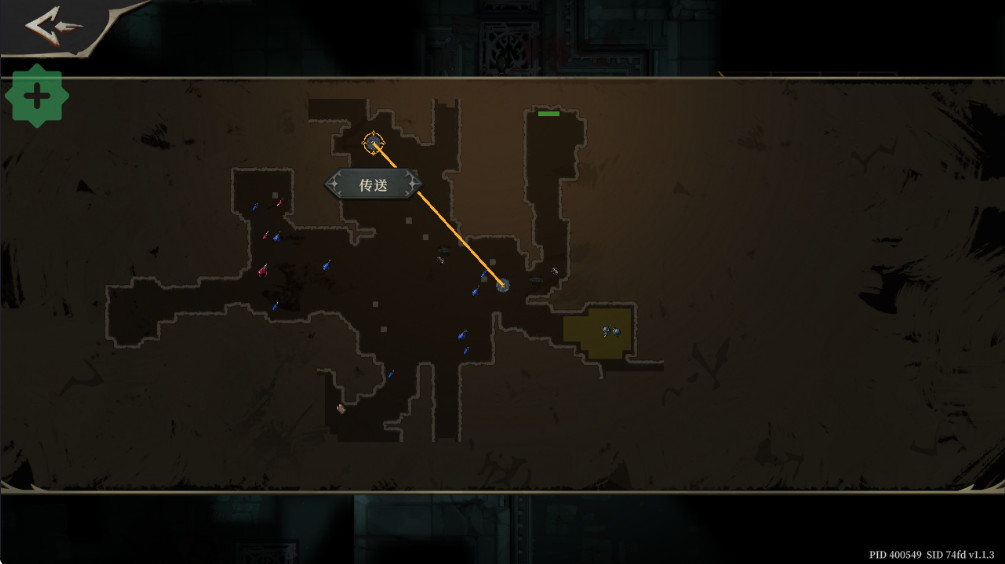Select the orange-ringed teleport waypoint marker

pos(373,143)
